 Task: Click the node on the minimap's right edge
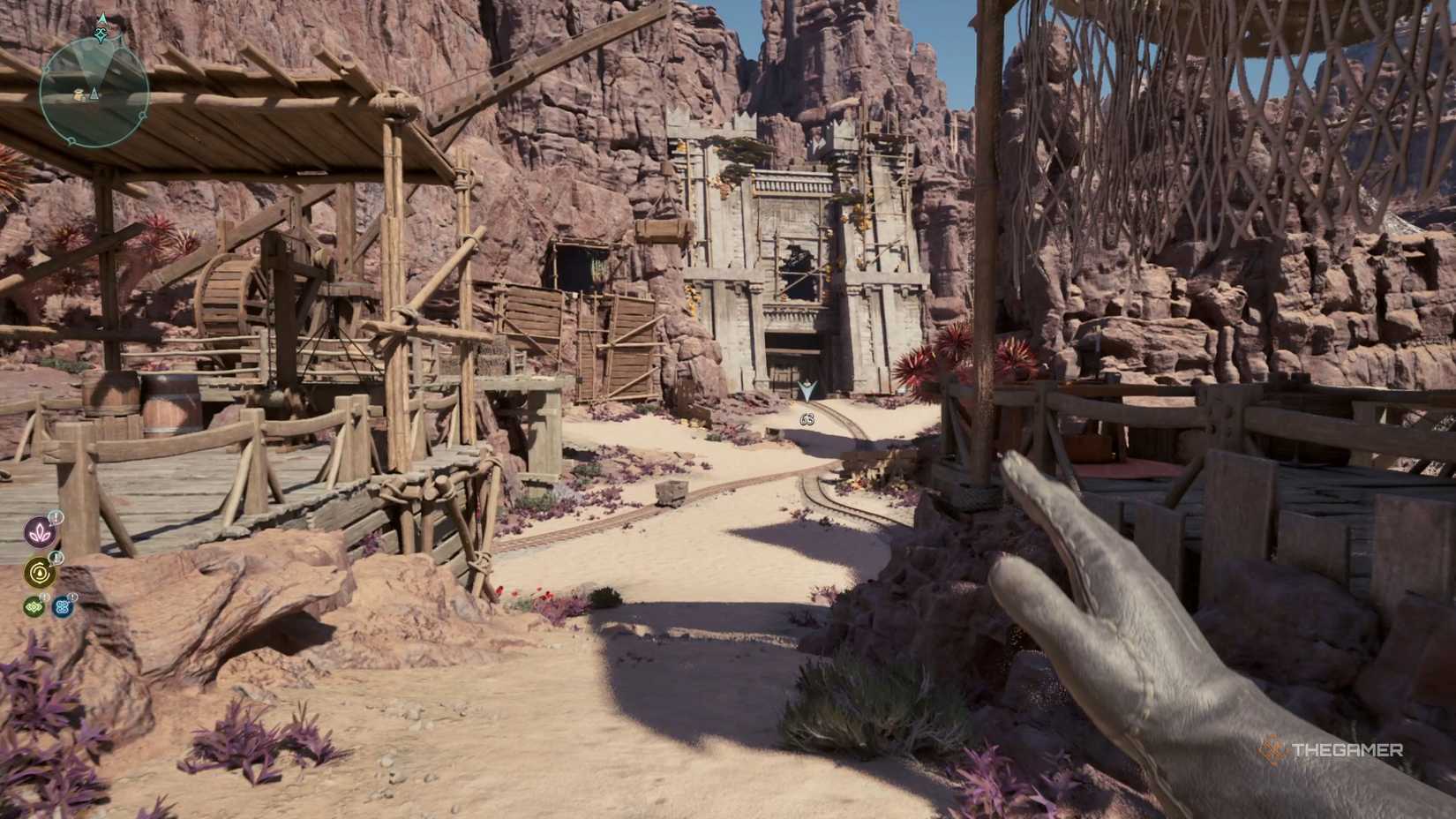[x=143, y=116]
